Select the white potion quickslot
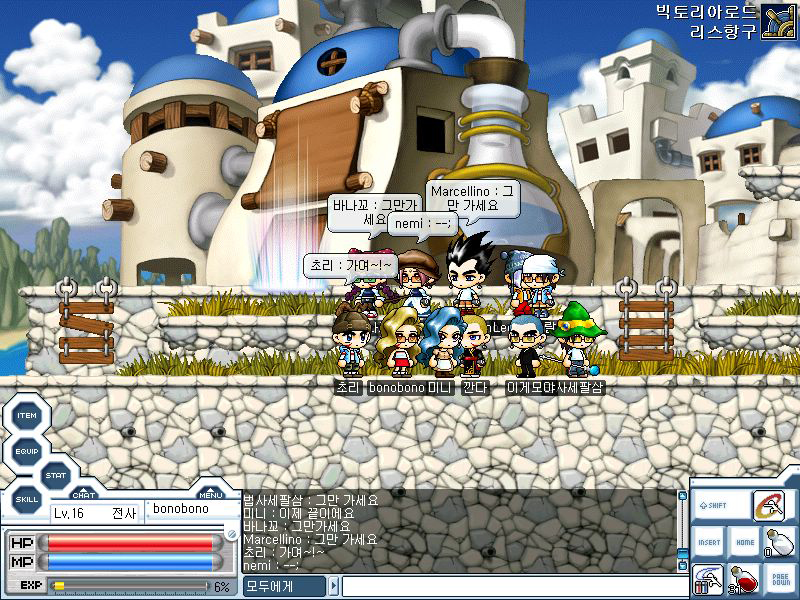The width and height of the screenshot is (800, 600). coord(778,543)
